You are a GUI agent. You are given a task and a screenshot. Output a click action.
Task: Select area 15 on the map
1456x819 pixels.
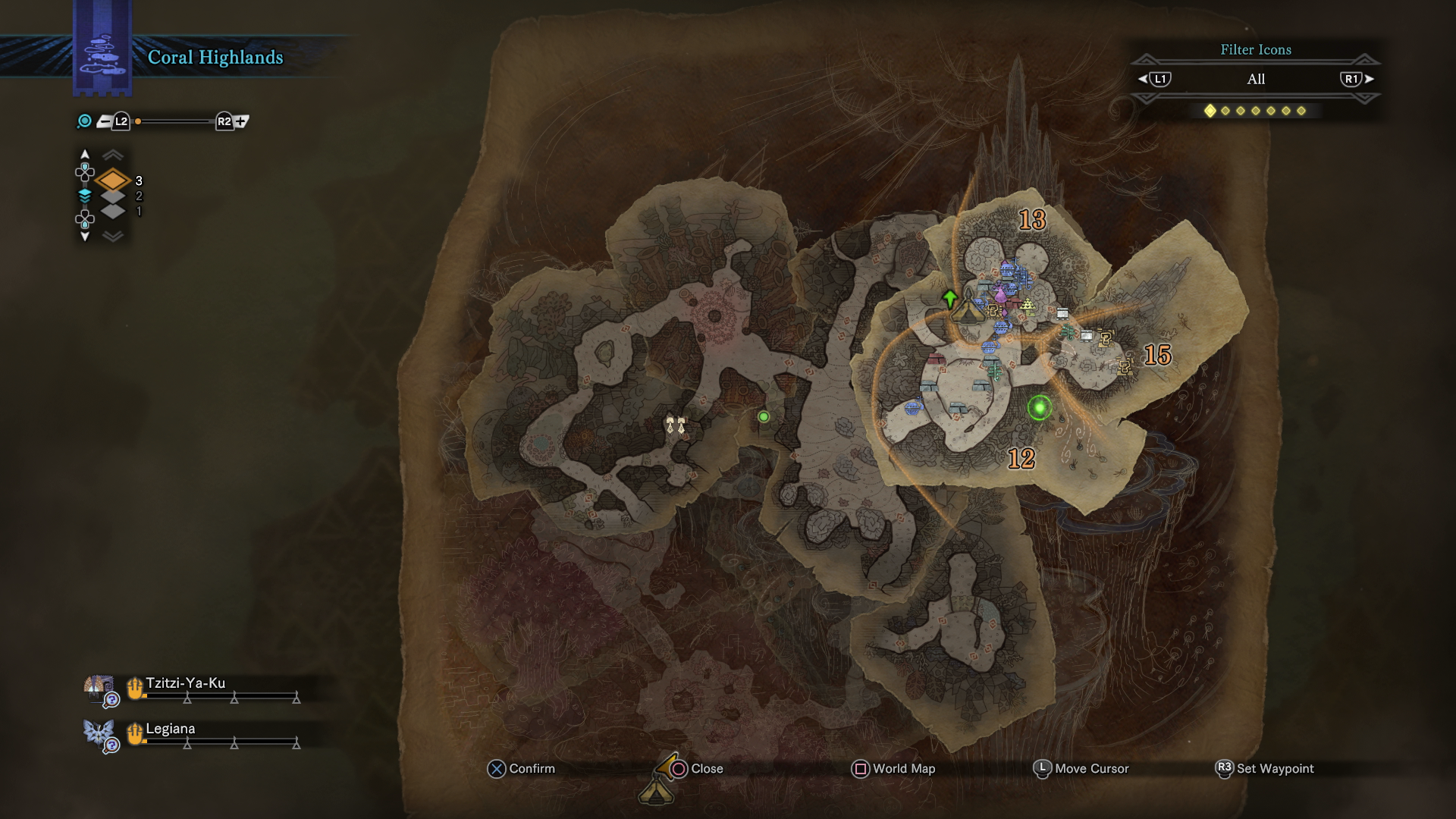(1157, 355)
